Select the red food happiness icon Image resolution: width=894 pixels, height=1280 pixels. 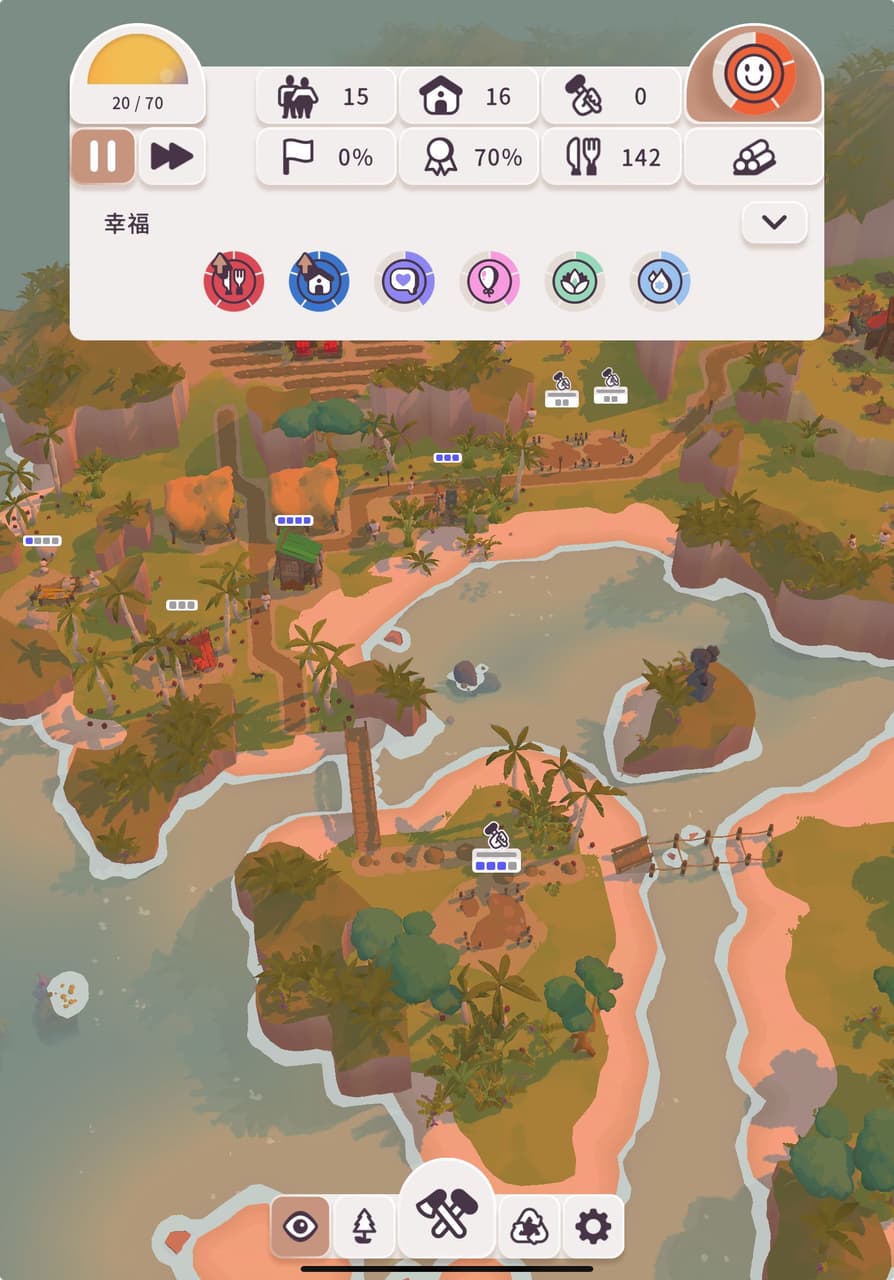234,281
